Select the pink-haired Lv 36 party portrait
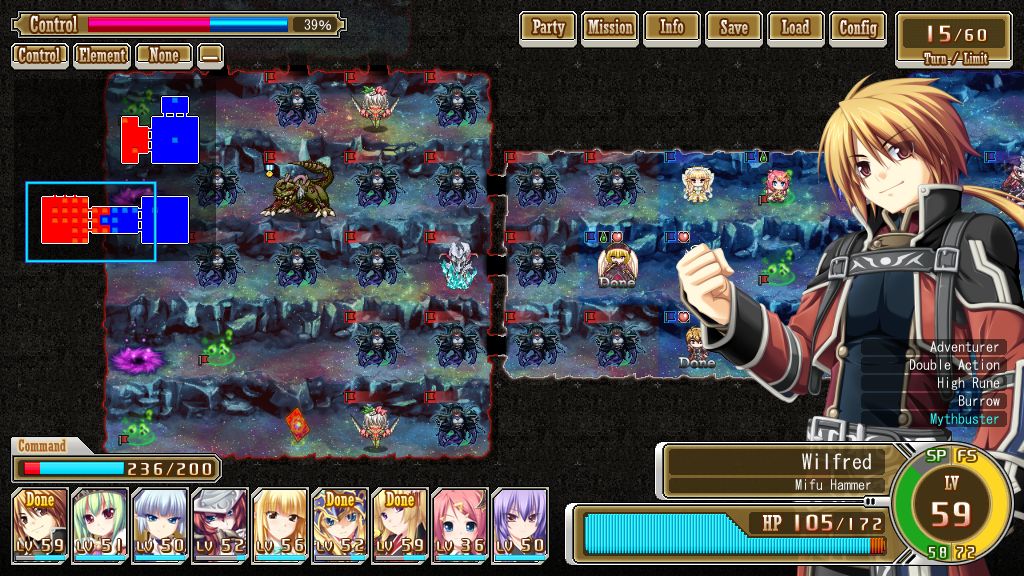Viewport: 1024px width, 576px height. pyautogui.click(x=460, y=521)
